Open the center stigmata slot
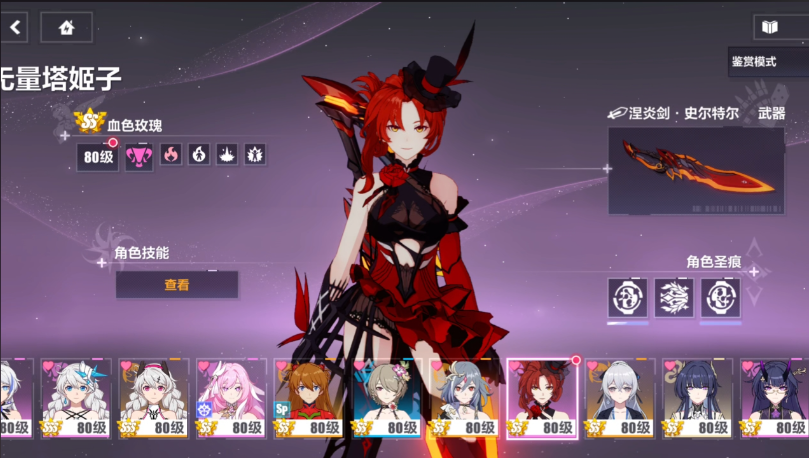Screen dimensions: 809x458 tap(674, 298)
